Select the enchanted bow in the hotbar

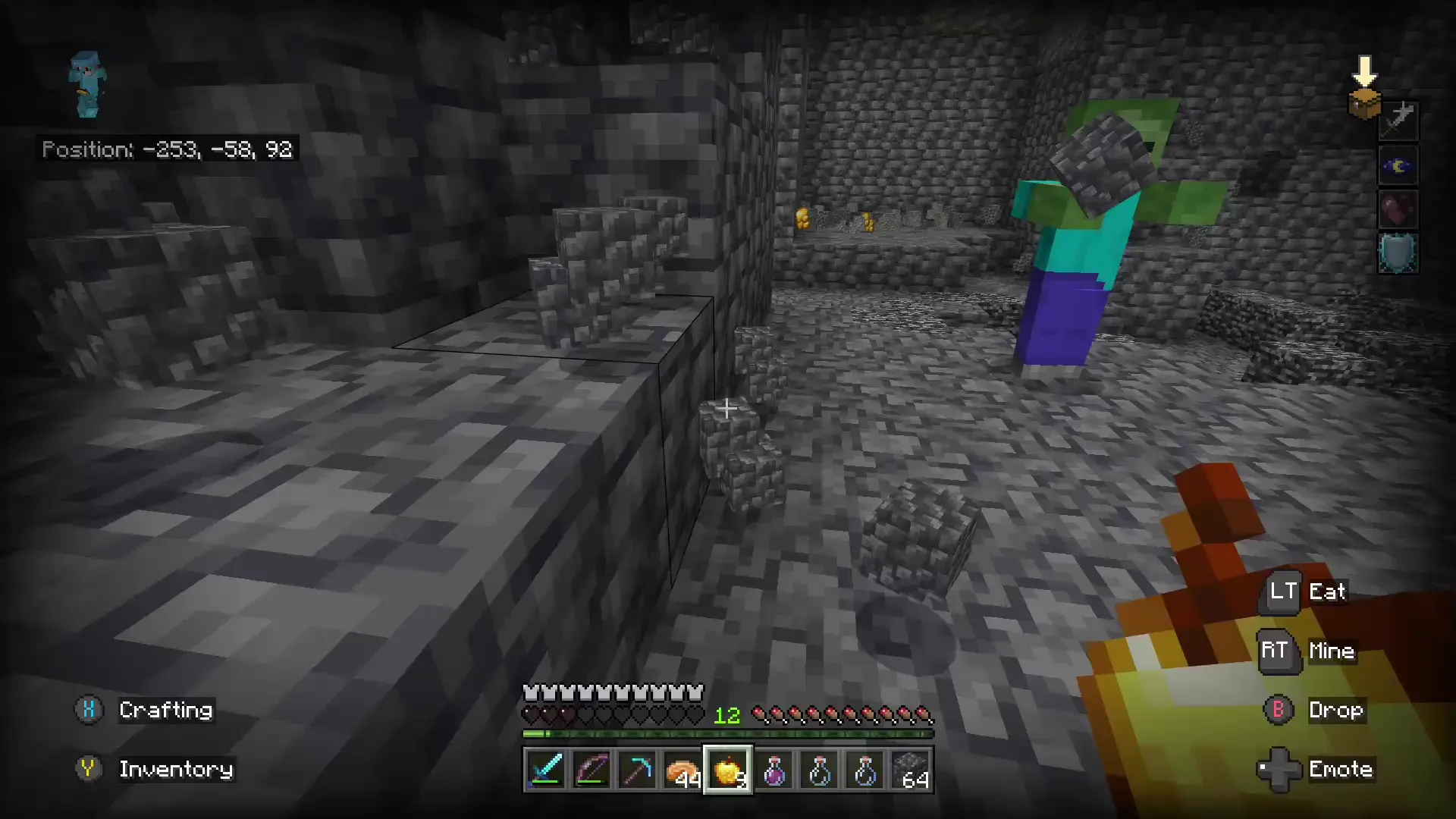(592, 770)
